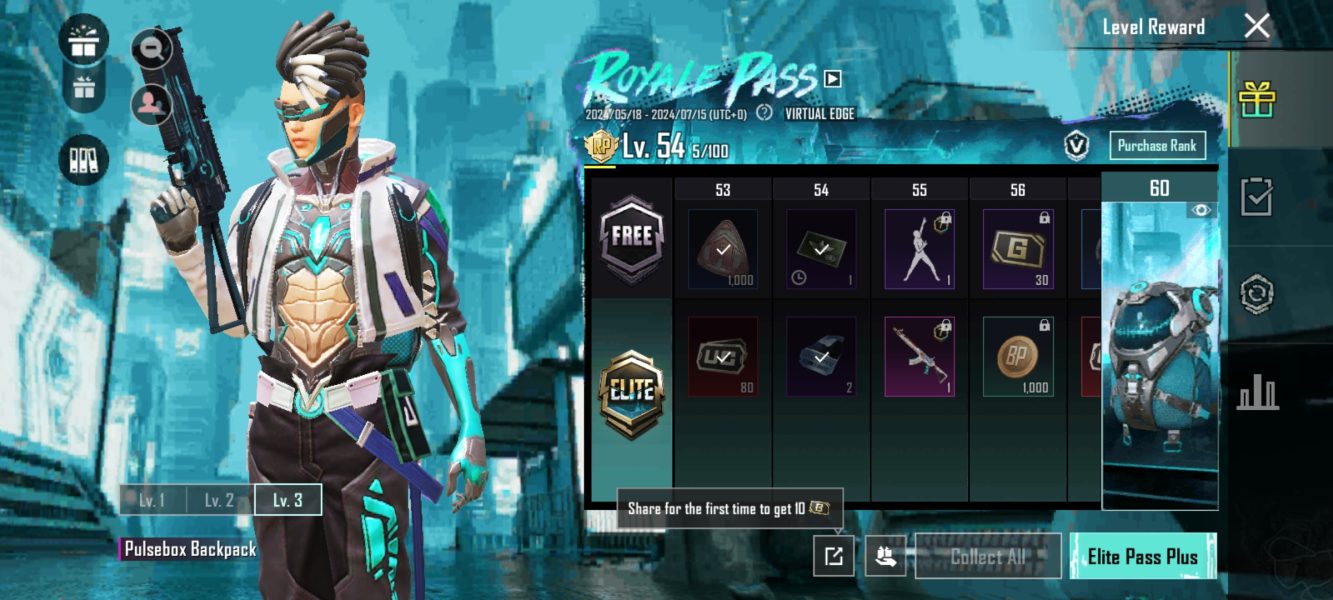The height and width of the screenshot is (600, 1333).
Task: Toggle the character display icon
Action: pyautogui.click(x=152, y=103)
